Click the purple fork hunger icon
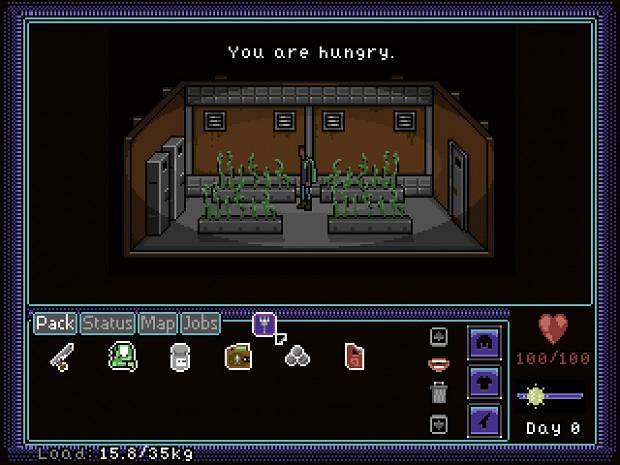This screenshot has height=465, width=620. (264, 323)
